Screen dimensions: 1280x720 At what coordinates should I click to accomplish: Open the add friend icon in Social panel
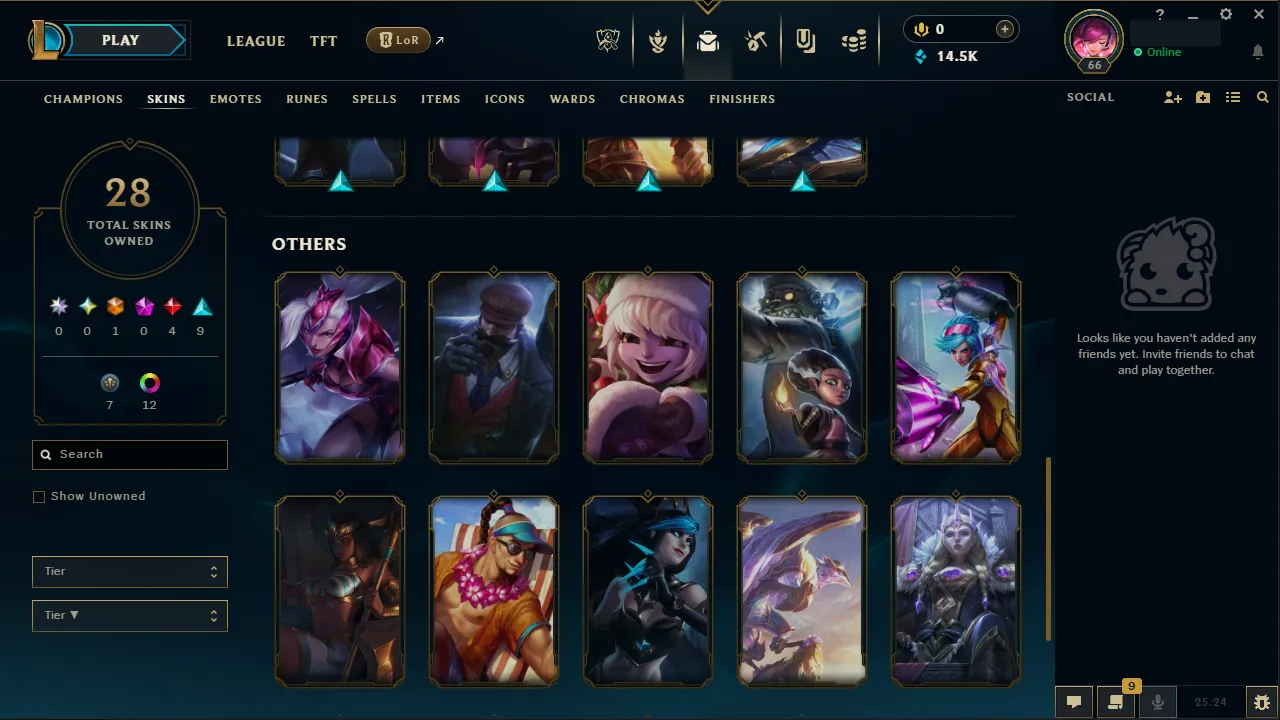pyautogui.click(x=1172, y=97)
